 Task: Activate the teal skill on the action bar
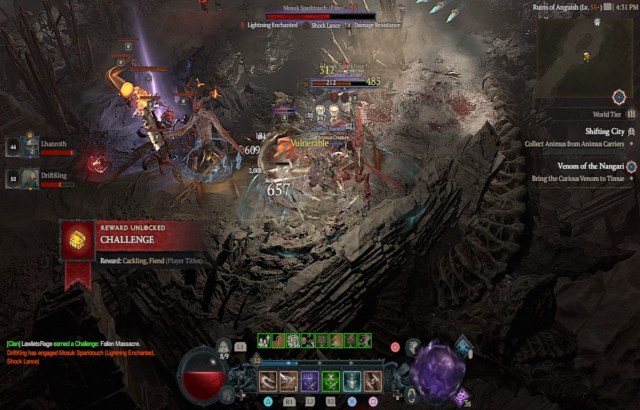pos(352,381)
